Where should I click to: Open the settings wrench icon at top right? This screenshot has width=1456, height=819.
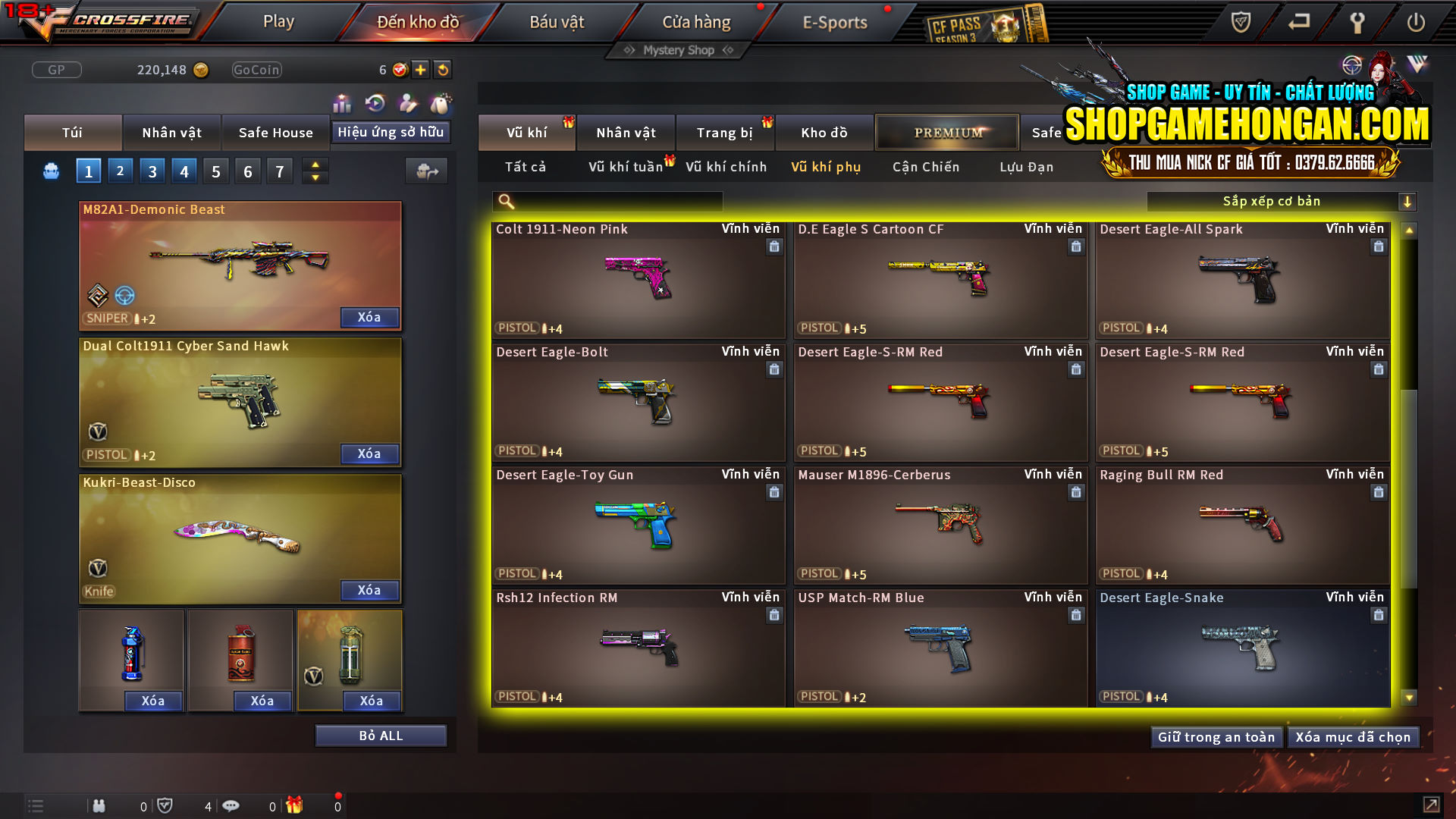[1357, 23]
